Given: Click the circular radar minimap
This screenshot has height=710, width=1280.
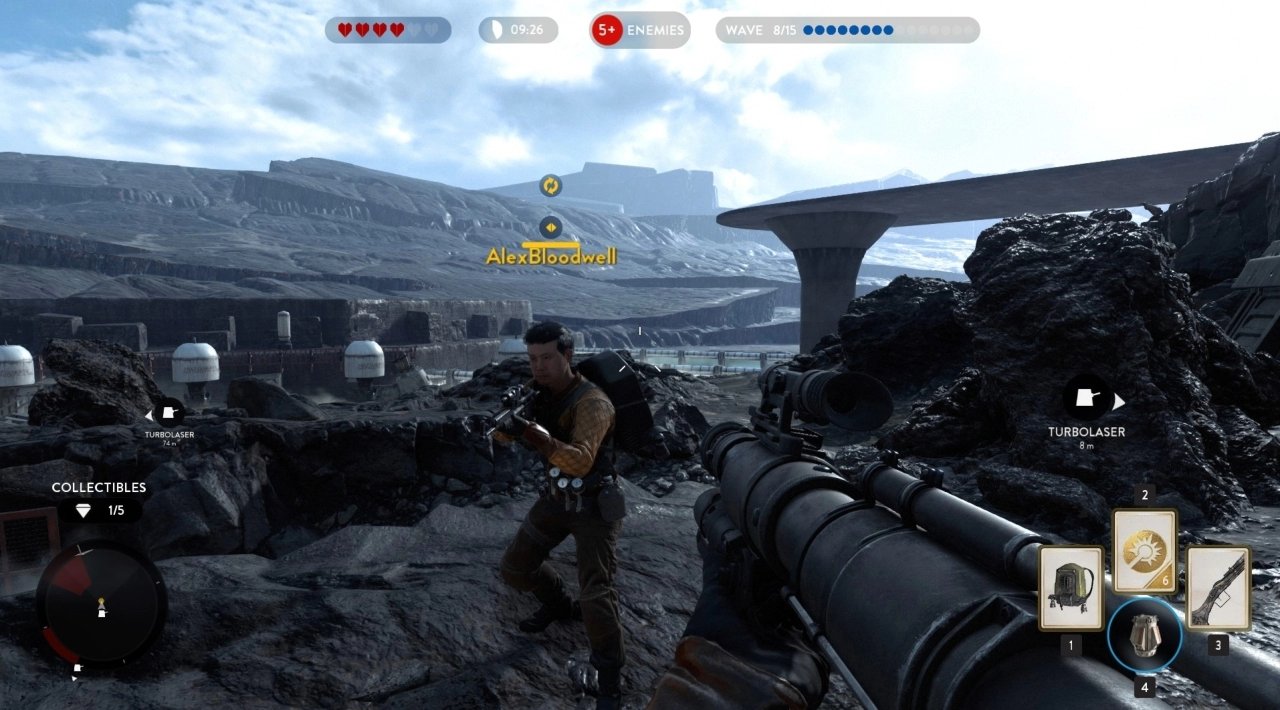Looking at the screenshot, I should [x=101, y=603].
